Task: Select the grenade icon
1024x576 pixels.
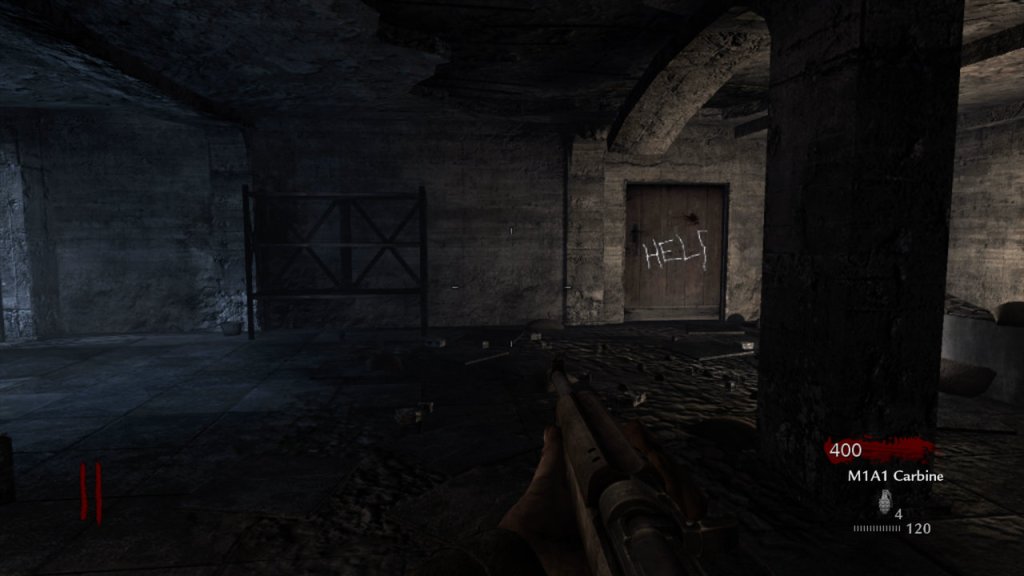Action: [x=883, y=502]
